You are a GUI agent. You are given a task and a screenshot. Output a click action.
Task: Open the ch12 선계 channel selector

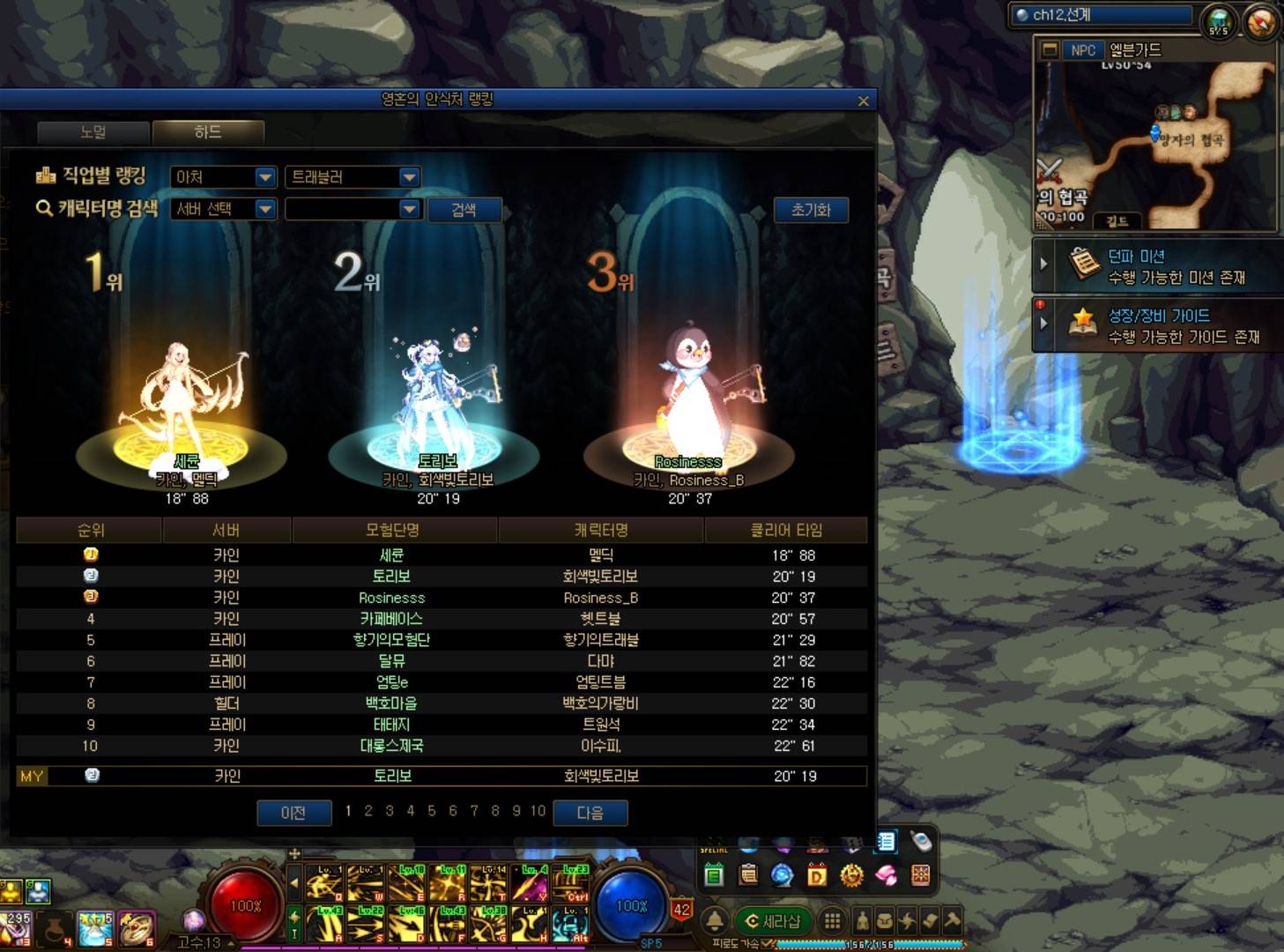click(1102, 15)
